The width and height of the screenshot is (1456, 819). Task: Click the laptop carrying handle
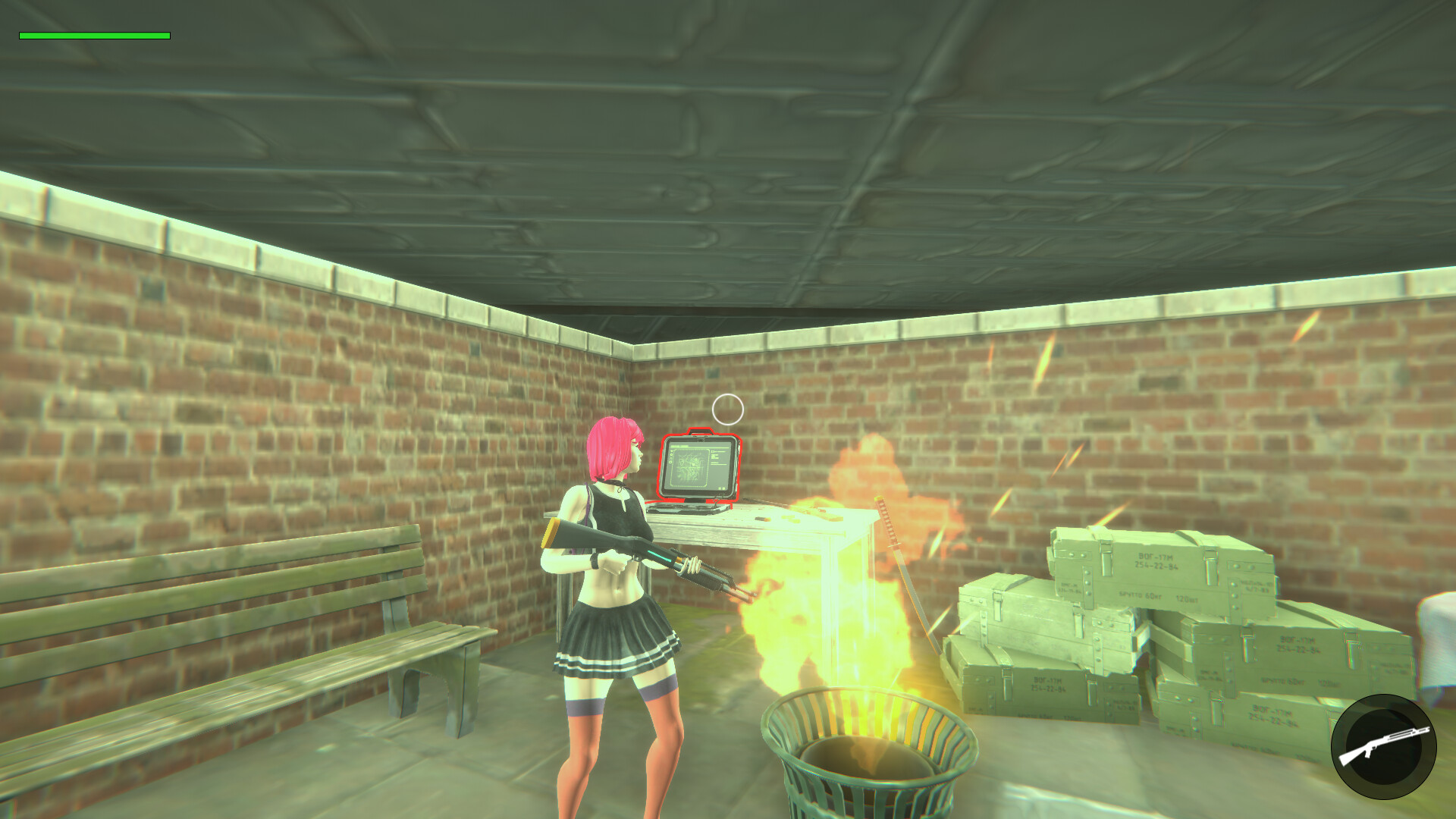pos(701,431)
